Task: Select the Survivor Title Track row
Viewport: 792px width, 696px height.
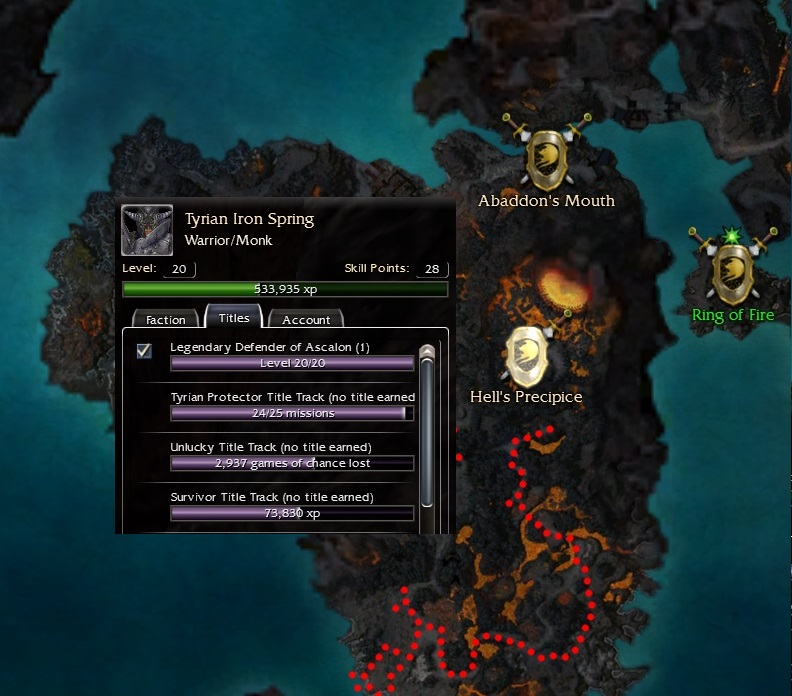Action: 292,505
